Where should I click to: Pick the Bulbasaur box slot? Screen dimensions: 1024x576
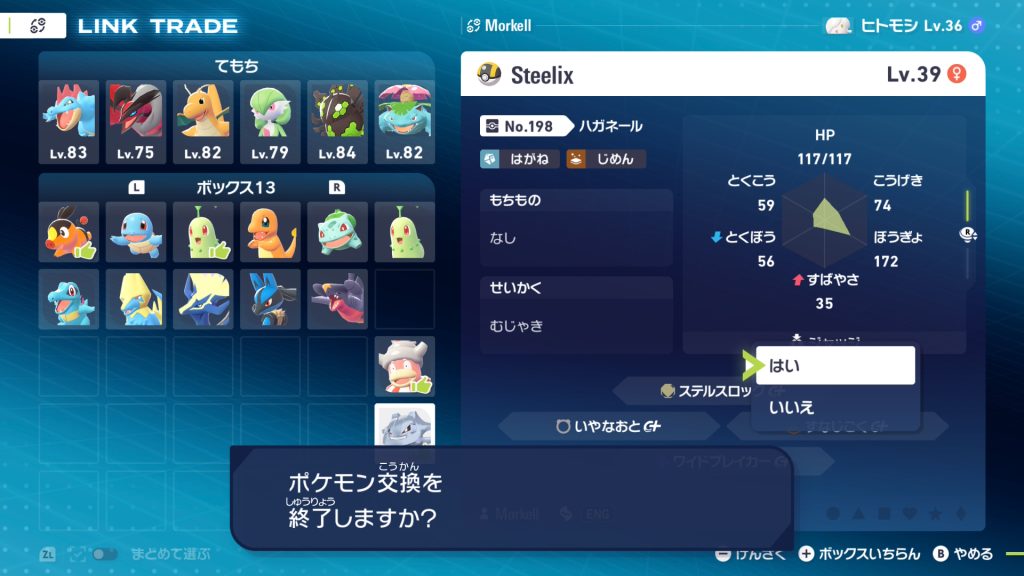click(337, 231)
